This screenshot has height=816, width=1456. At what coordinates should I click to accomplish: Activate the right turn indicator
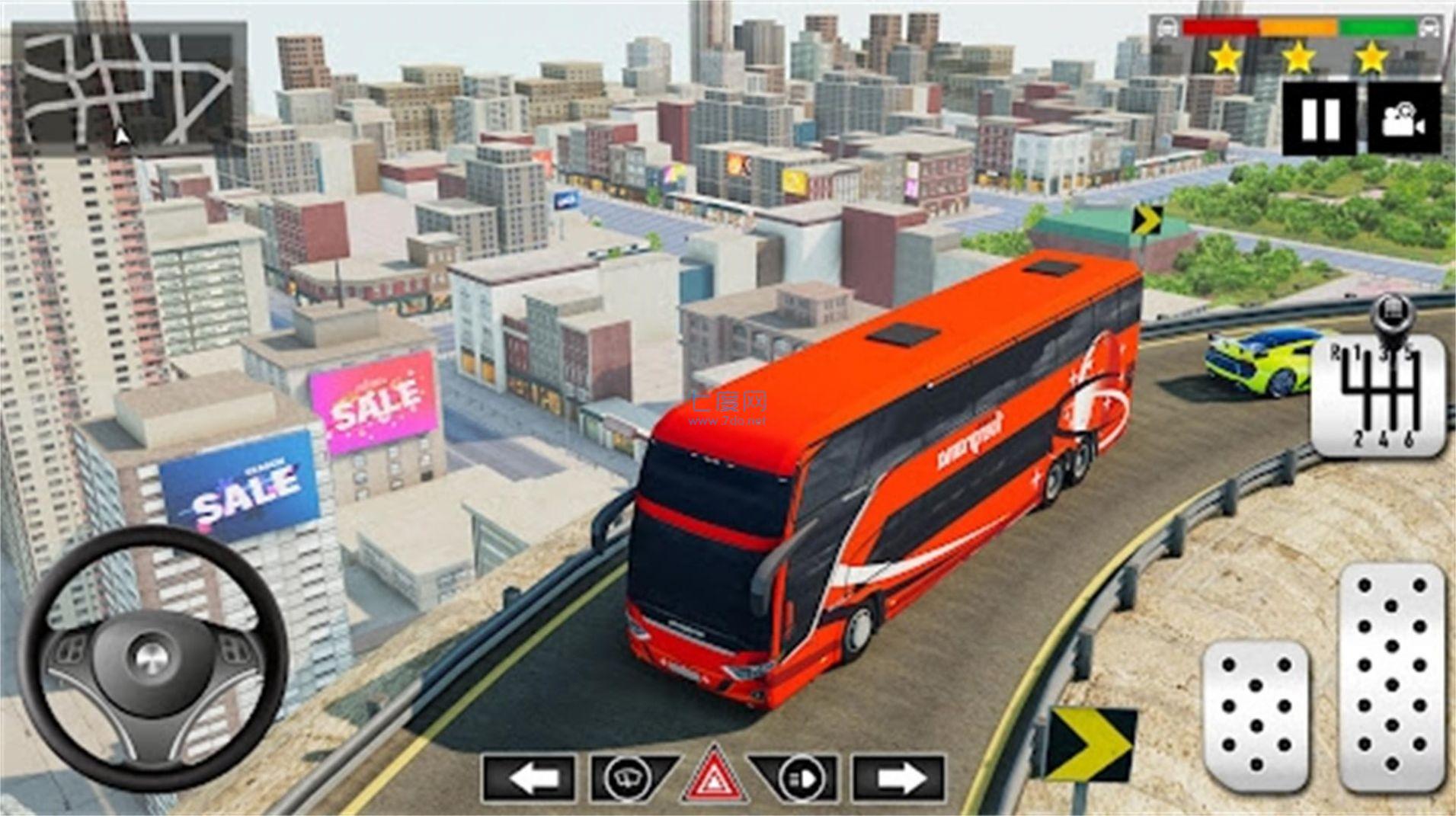point(899,779)
